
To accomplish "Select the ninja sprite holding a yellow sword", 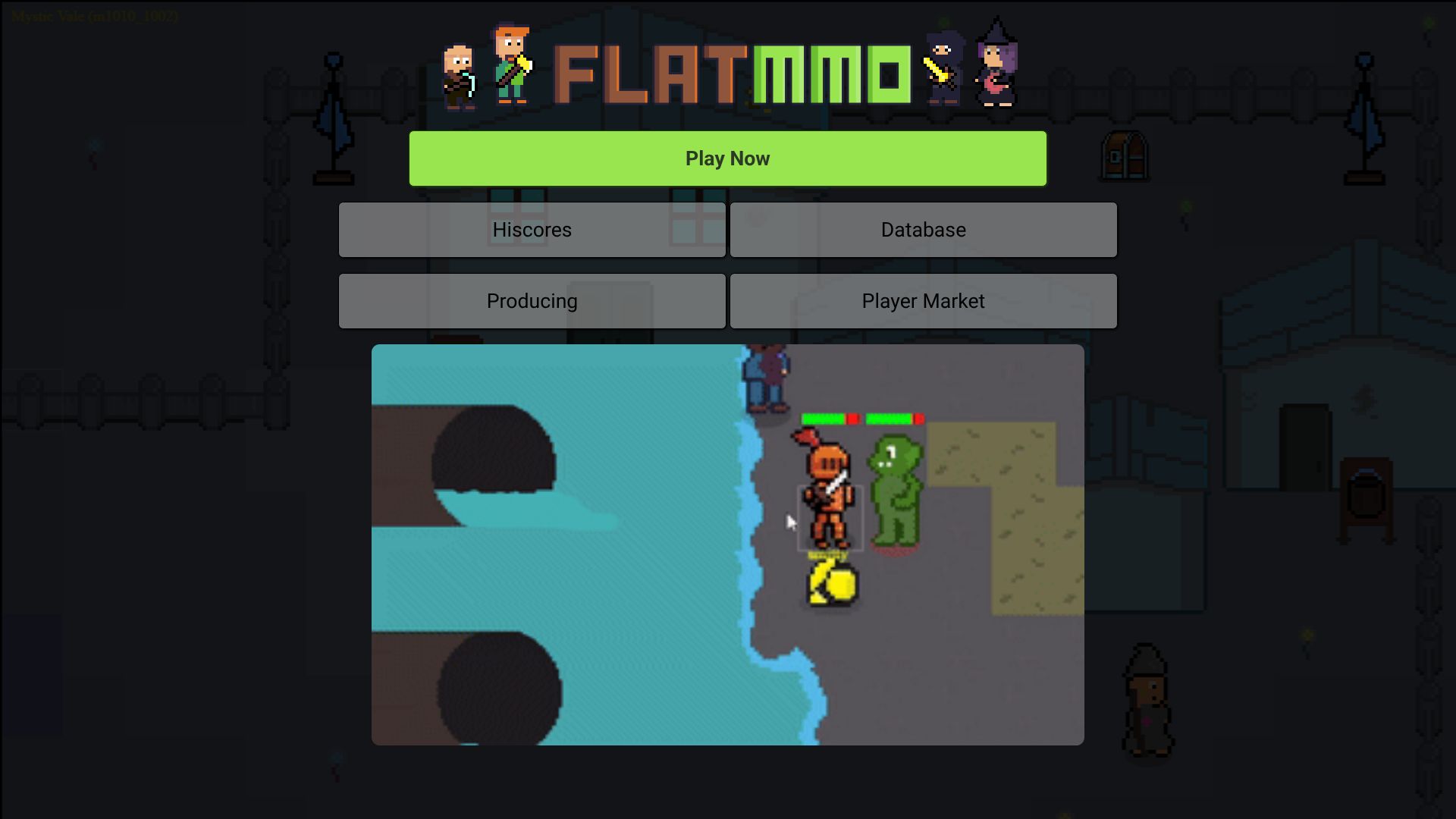I will [943, 68].
